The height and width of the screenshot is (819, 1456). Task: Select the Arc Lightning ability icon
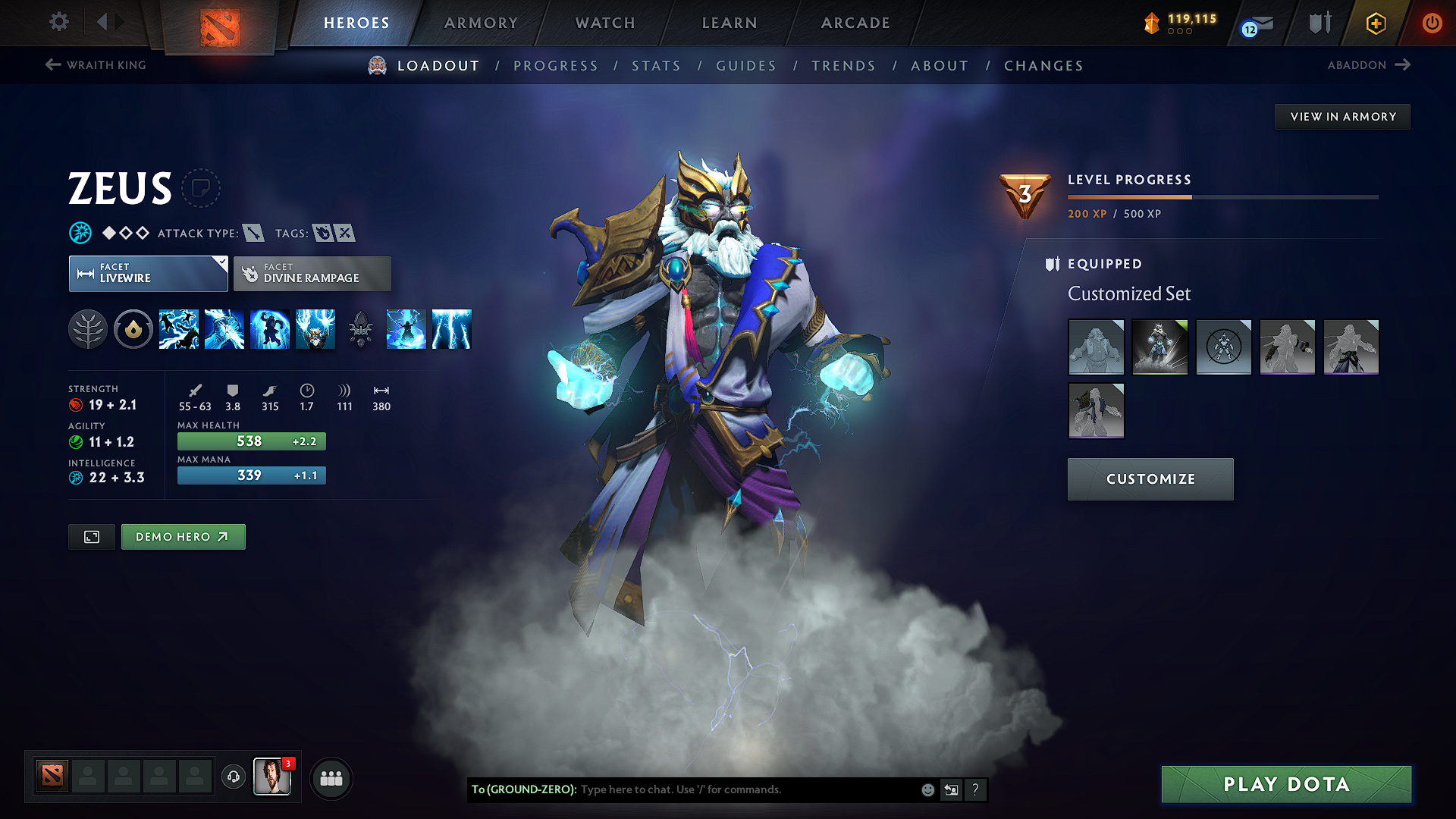[x=179, y=329]
